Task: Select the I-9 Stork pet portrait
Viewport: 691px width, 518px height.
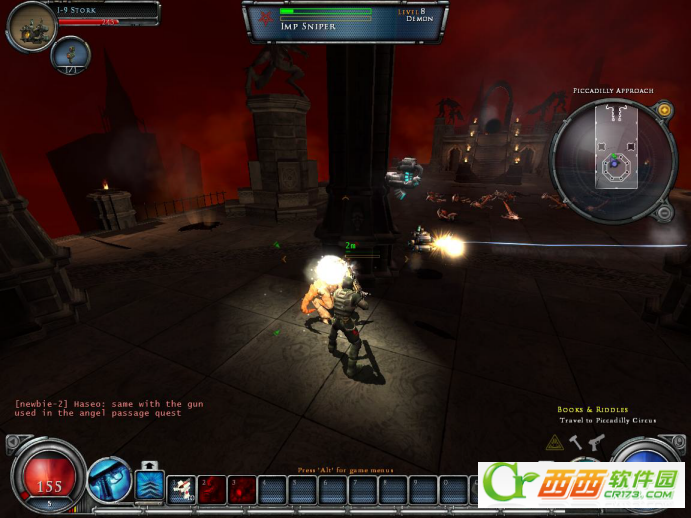Action: (x=29, y=27)
